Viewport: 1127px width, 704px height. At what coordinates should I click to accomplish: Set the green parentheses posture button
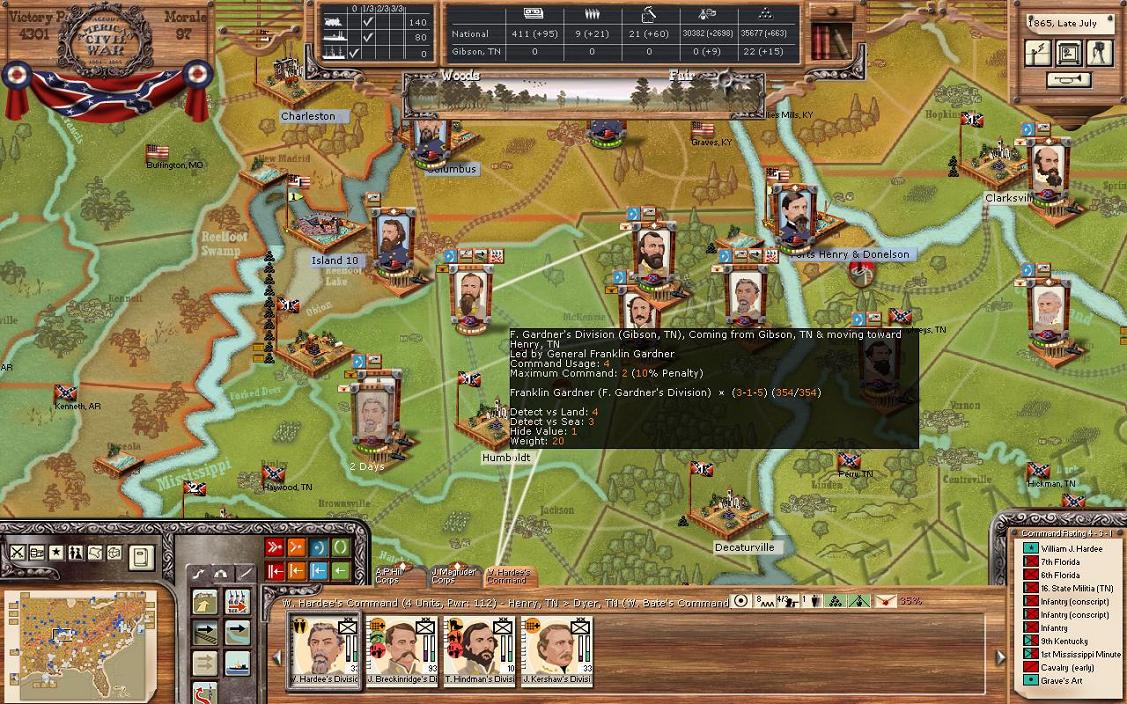tap(341, 548)
